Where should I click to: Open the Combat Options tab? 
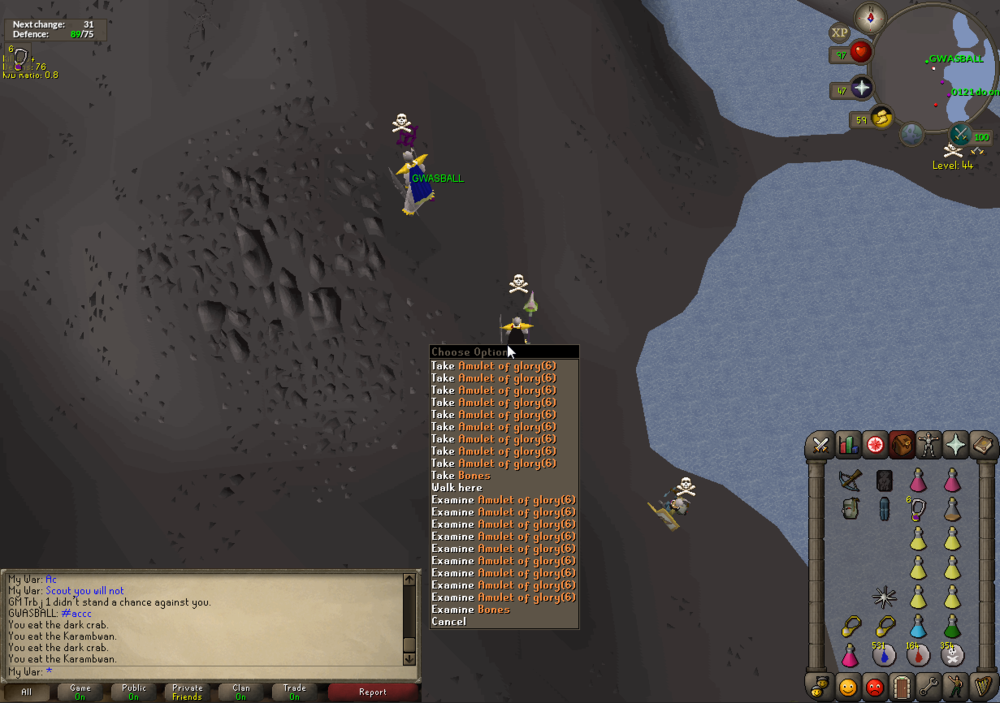821,445
